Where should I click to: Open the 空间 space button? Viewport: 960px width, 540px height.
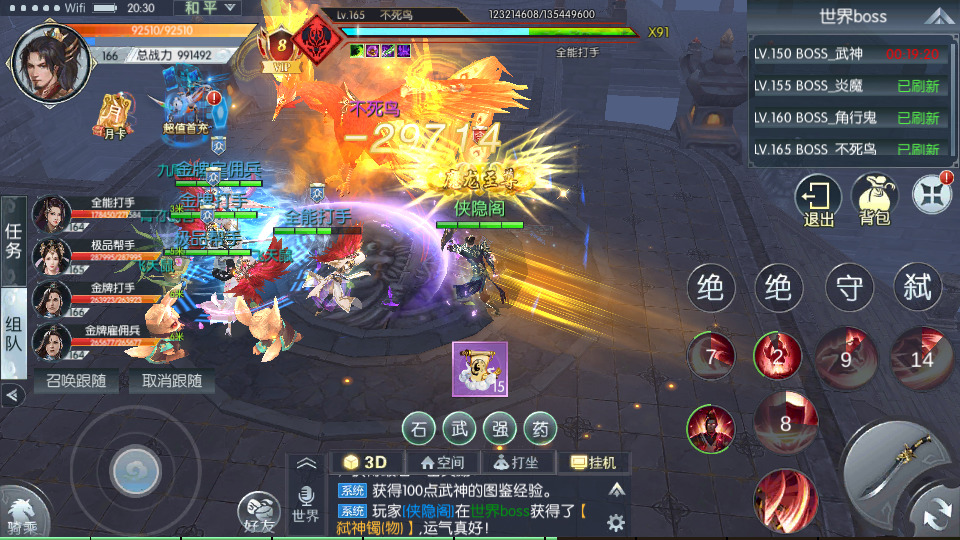click(x=442, y=462)
